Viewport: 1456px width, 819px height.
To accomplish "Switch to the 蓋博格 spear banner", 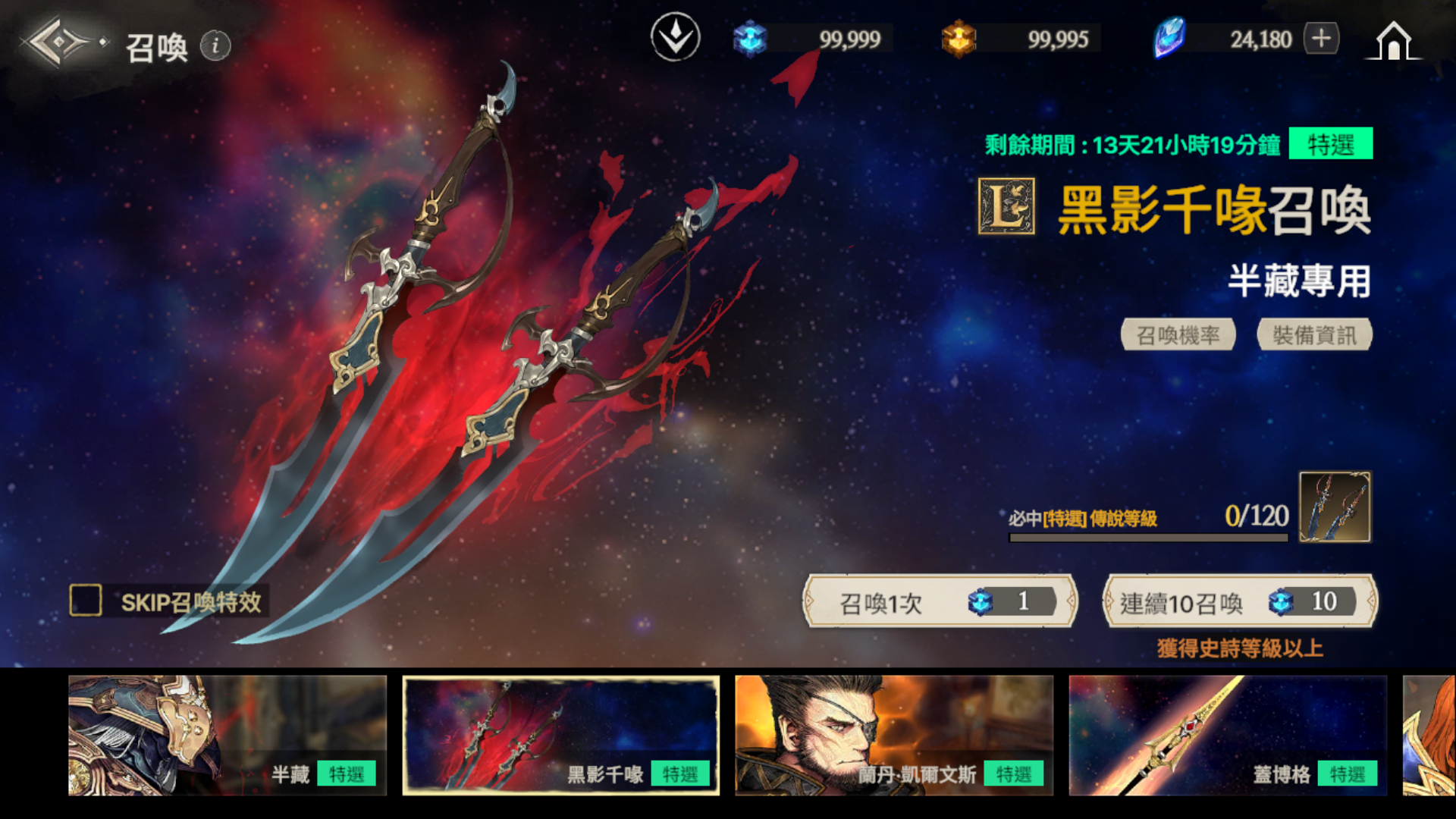I will pyautogui.click(x=1228, y=735).
